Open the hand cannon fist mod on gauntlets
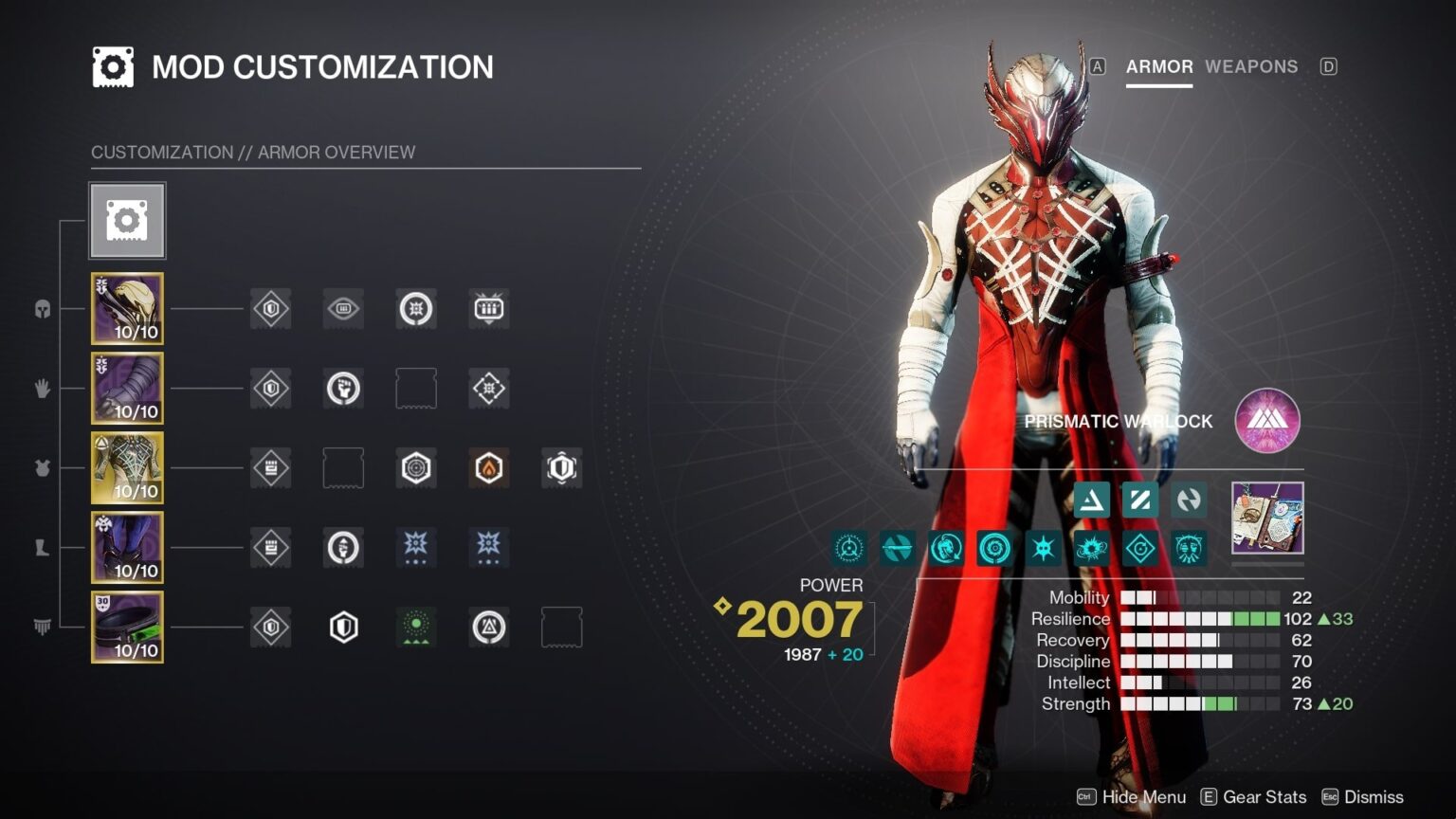1456x819 pixels. click(343, 388)
